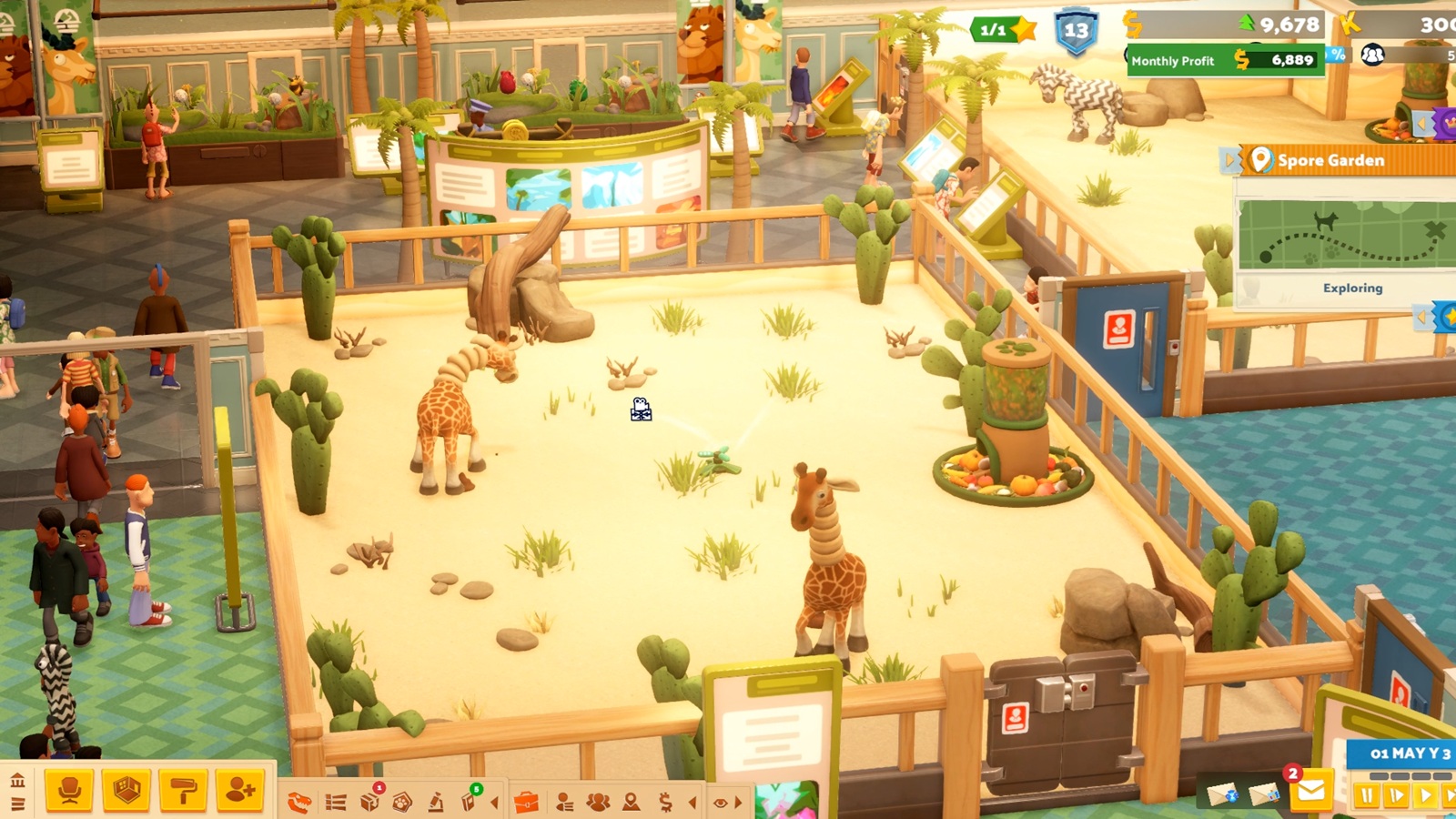Open the crate inventory with notification

(370, 801)
